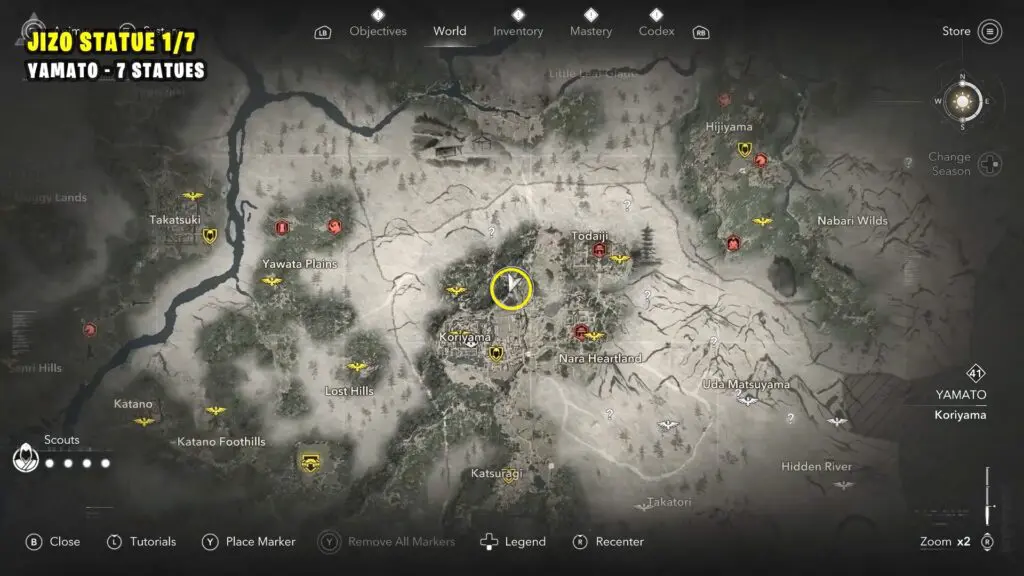1024x576 pixels.
Task: Select the Koriyama yellow shield marker
Action: (x=495, y=353)
